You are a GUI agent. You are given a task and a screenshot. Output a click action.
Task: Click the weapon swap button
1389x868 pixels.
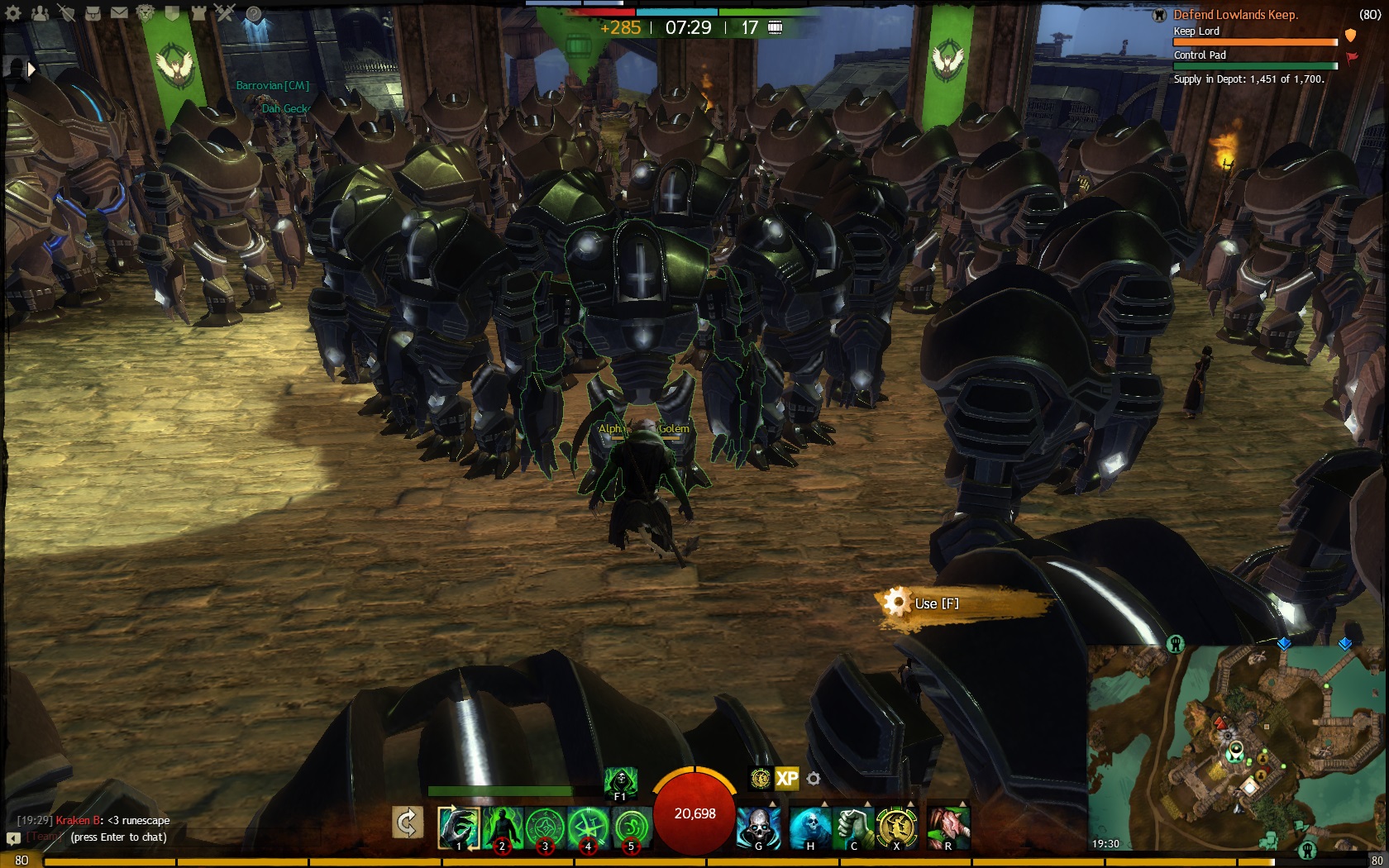coord(408,823)
